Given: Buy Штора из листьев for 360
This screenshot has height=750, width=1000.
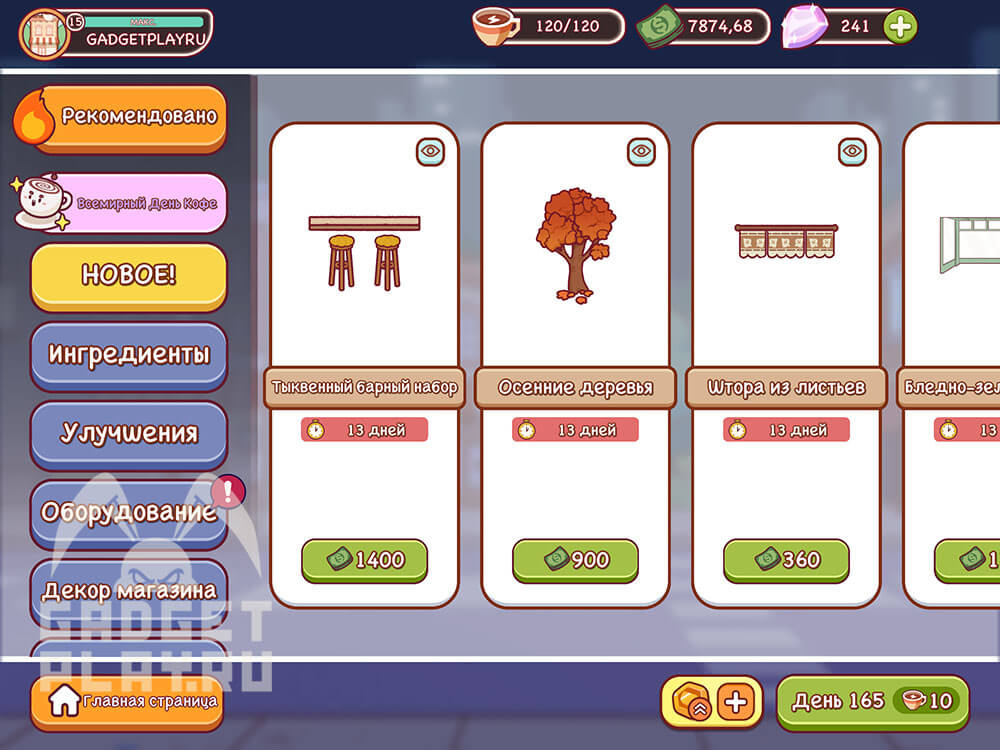Looking at the screenshot, I should (786, 560).
